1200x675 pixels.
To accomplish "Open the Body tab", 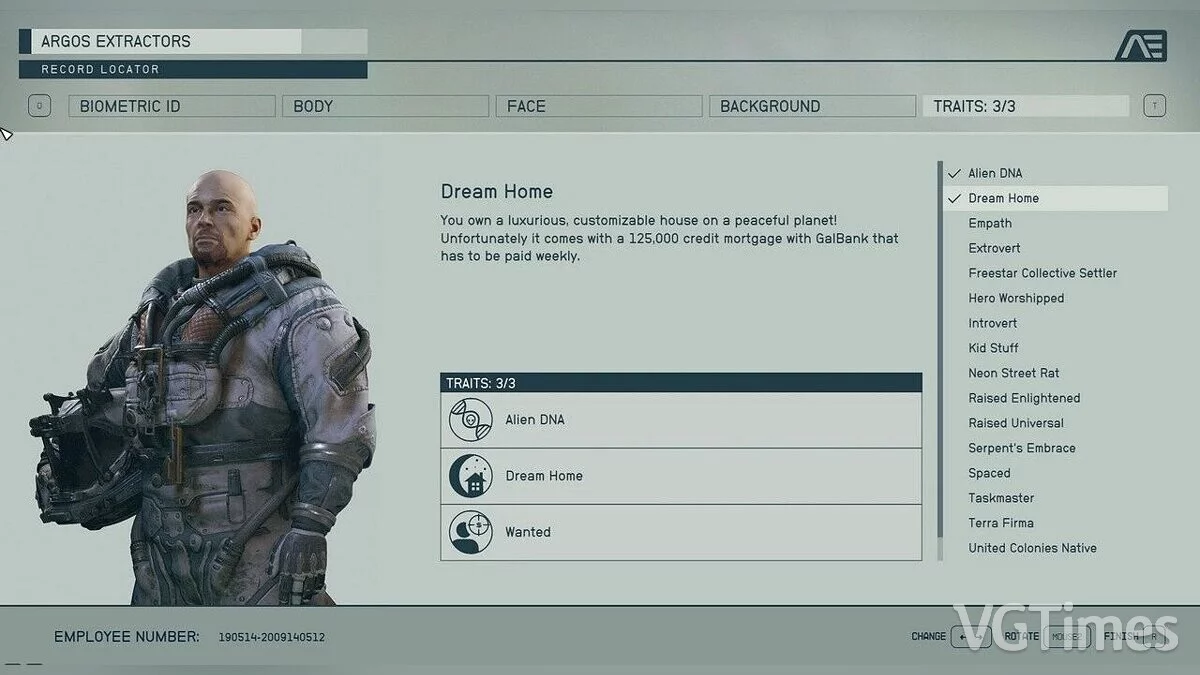I will click(385, 106).
